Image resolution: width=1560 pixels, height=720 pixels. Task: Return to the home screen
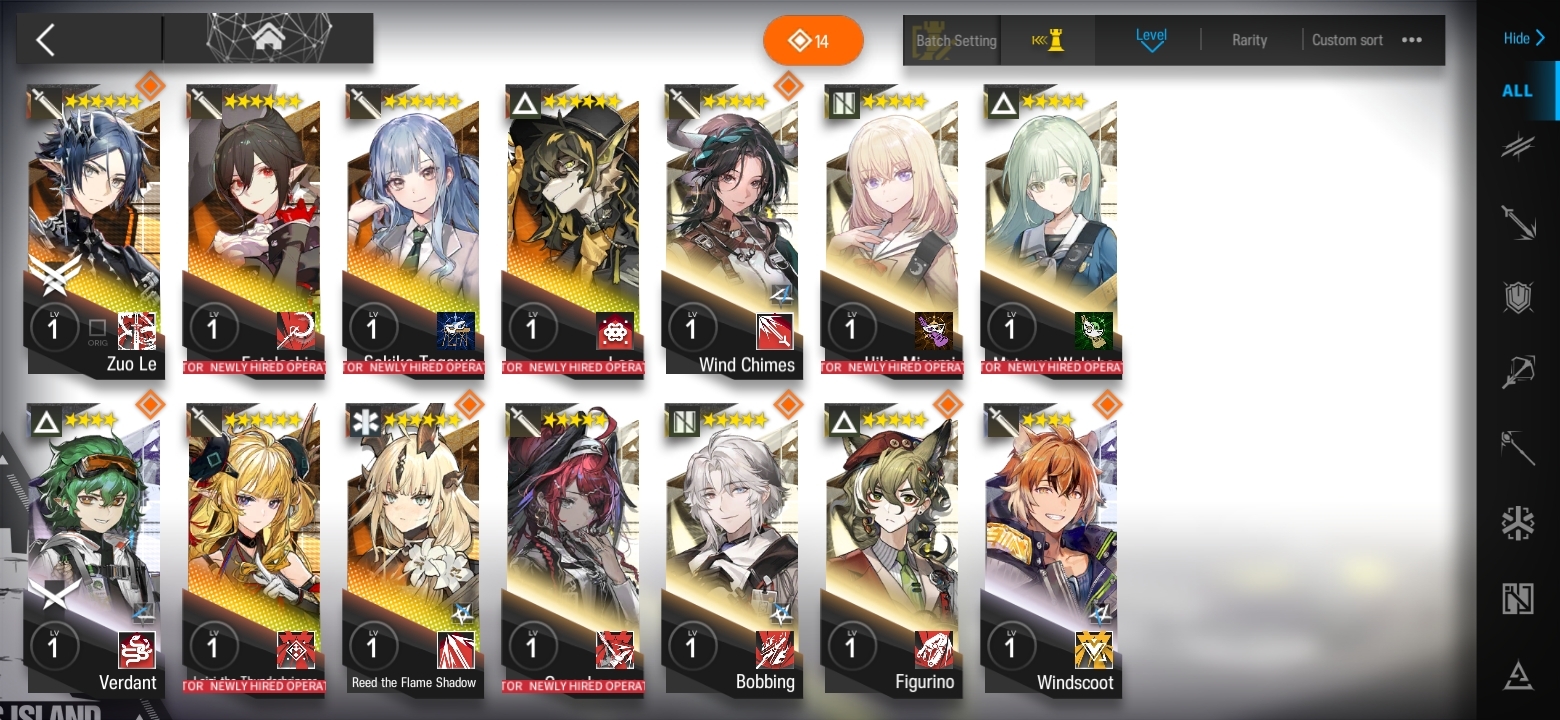268,39
